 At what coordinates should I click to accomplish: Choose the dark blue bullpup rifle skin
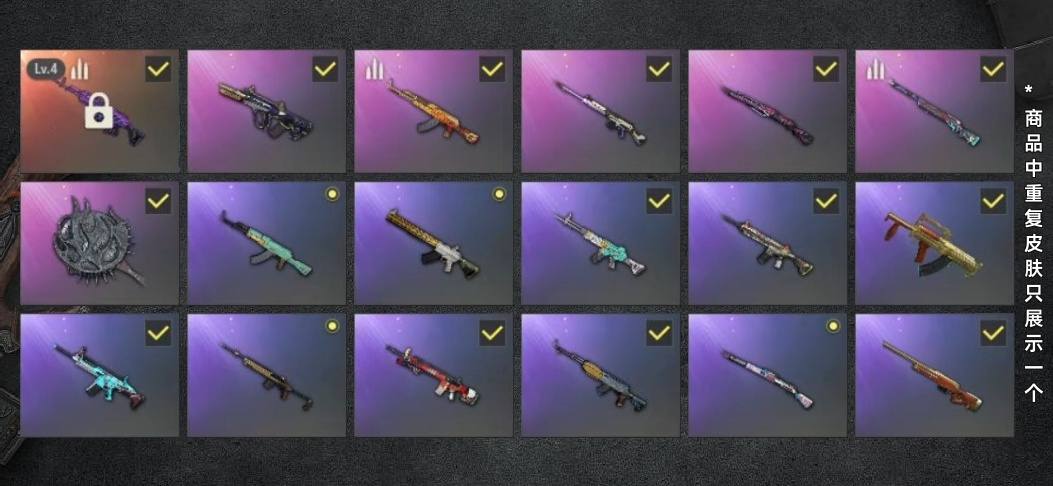266,112
